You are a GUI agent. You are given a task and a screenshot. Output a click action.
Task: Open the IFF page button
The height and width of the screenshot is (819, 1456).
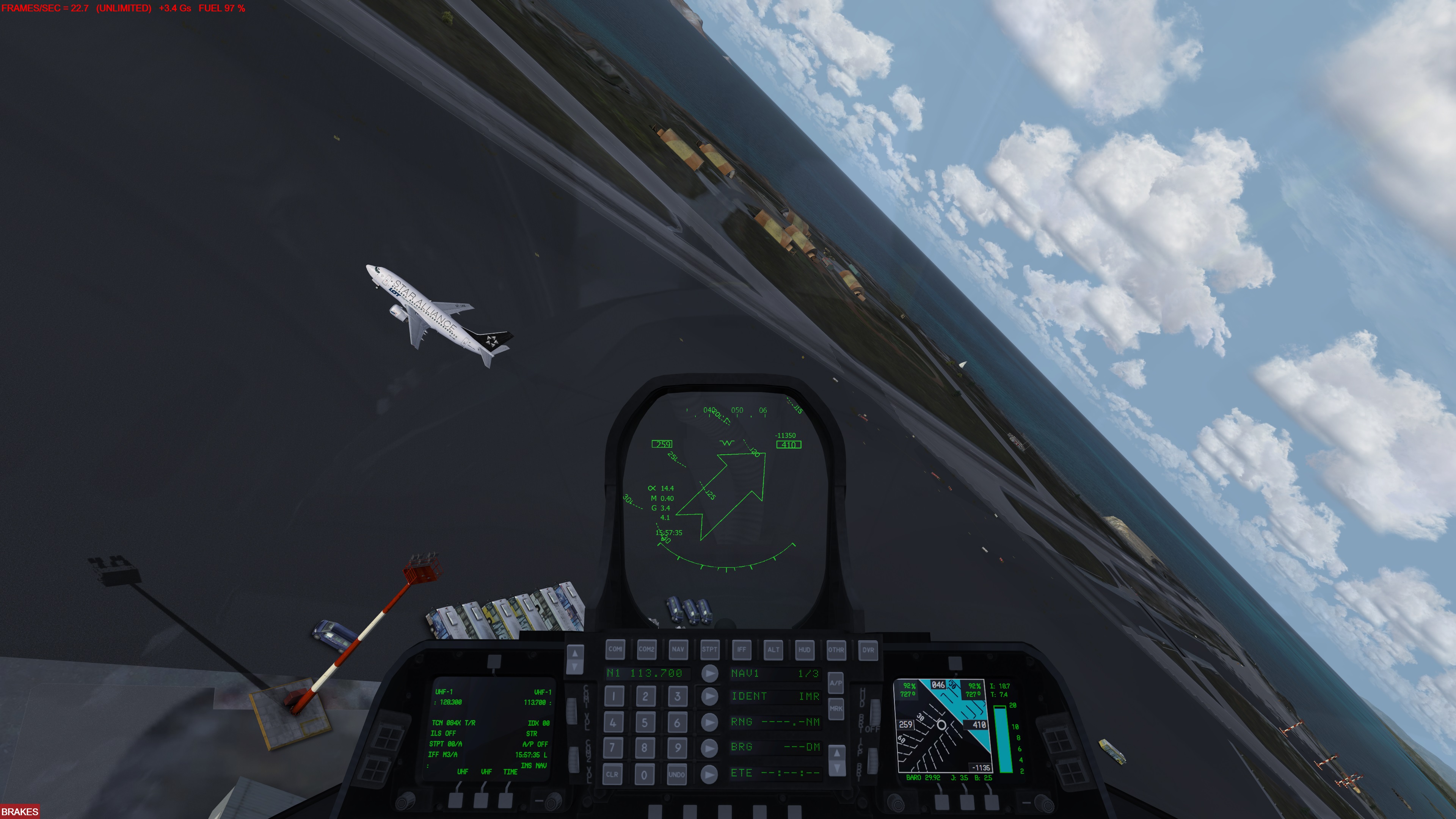point(741,650)
